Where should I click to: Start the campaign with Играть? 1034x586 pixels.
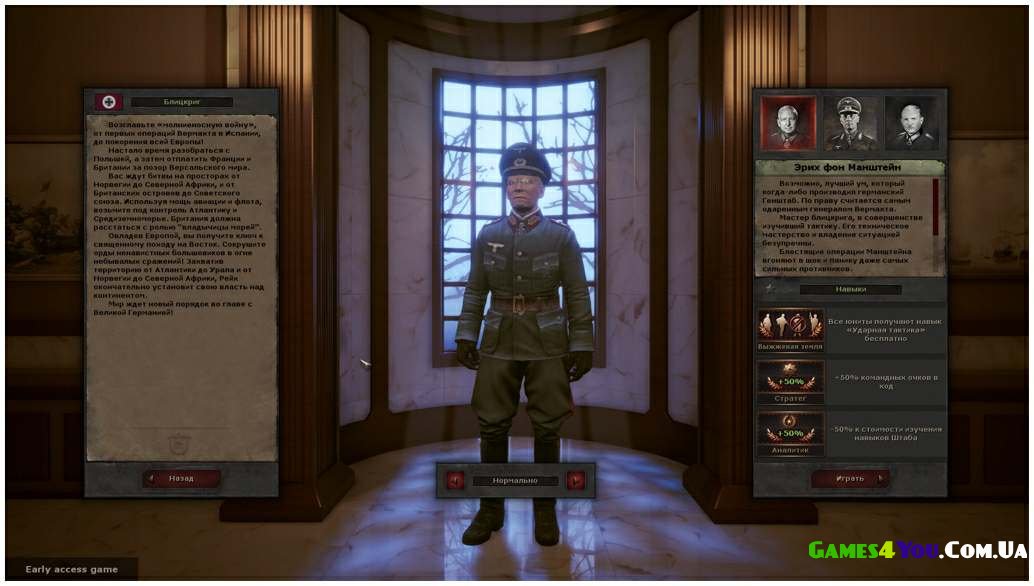[x=850, y=478]
